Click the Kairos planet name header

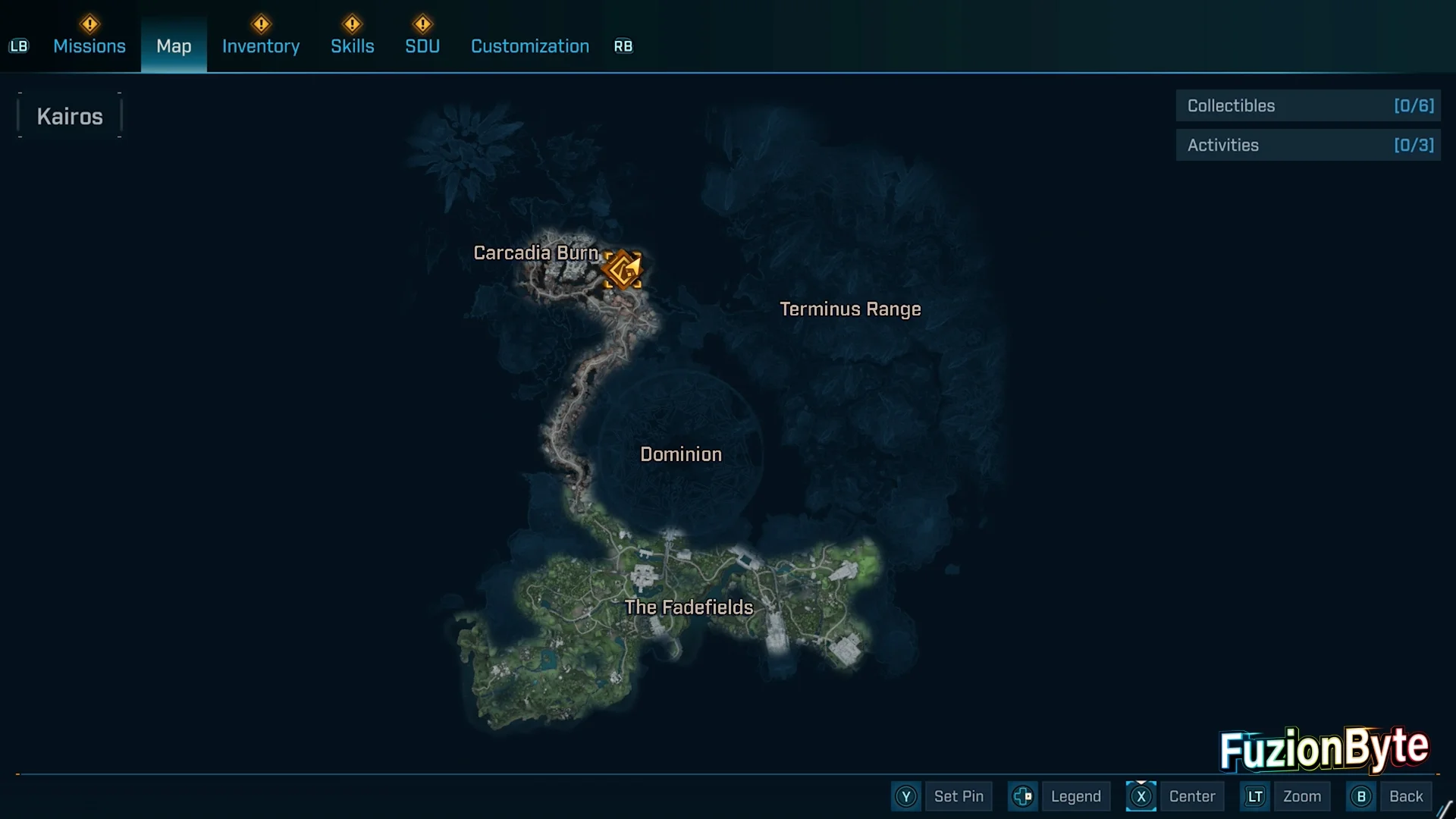click(x=70, y=117)
